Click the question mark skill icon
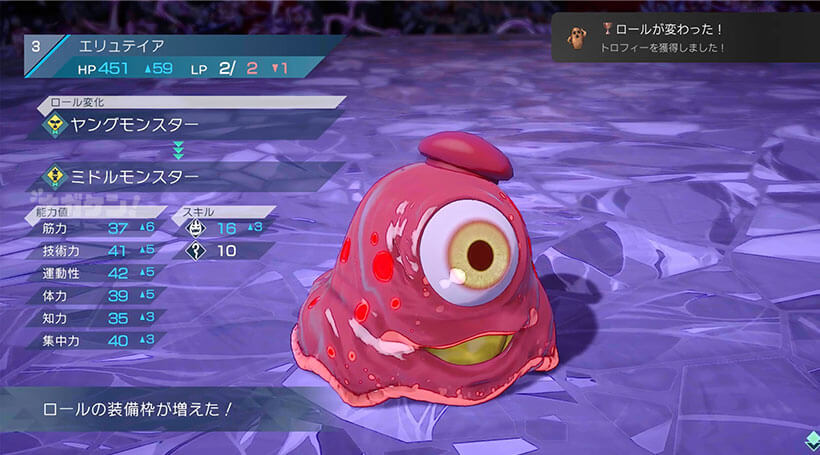This screenshot has height=455, width=820. 196,250
